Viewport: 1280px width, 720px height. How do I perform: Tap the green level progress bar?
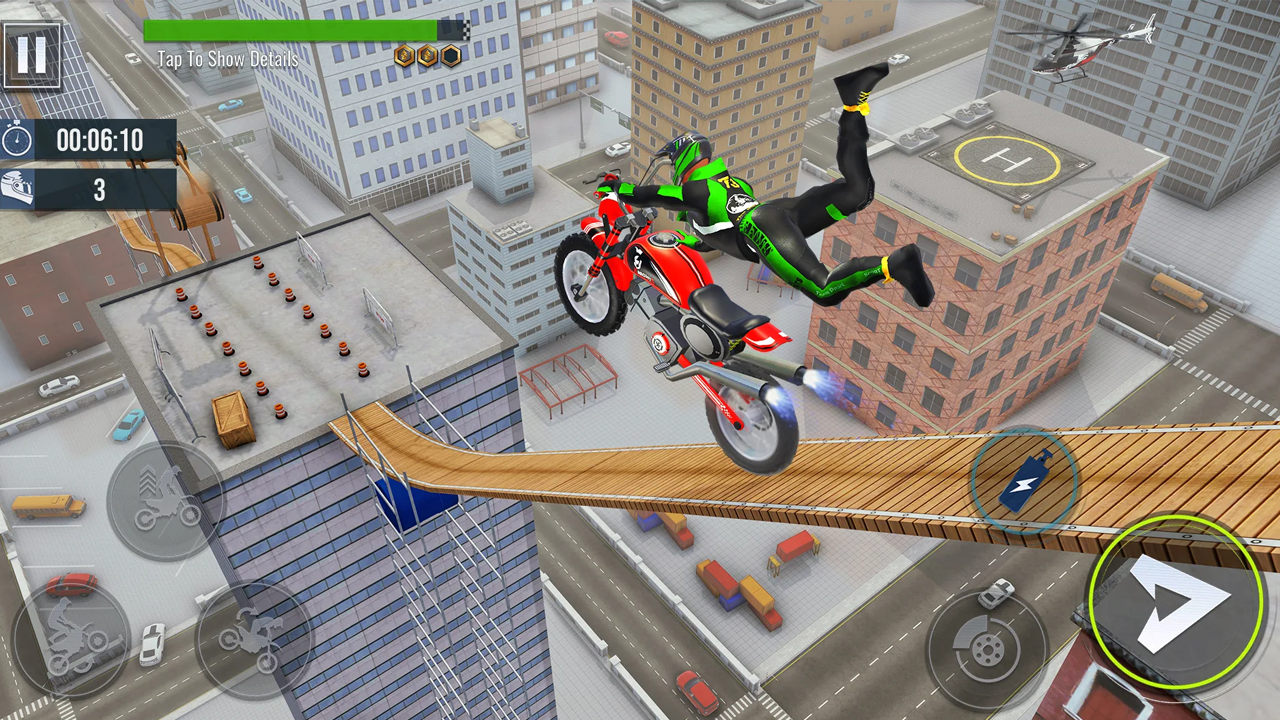[290, 29]
